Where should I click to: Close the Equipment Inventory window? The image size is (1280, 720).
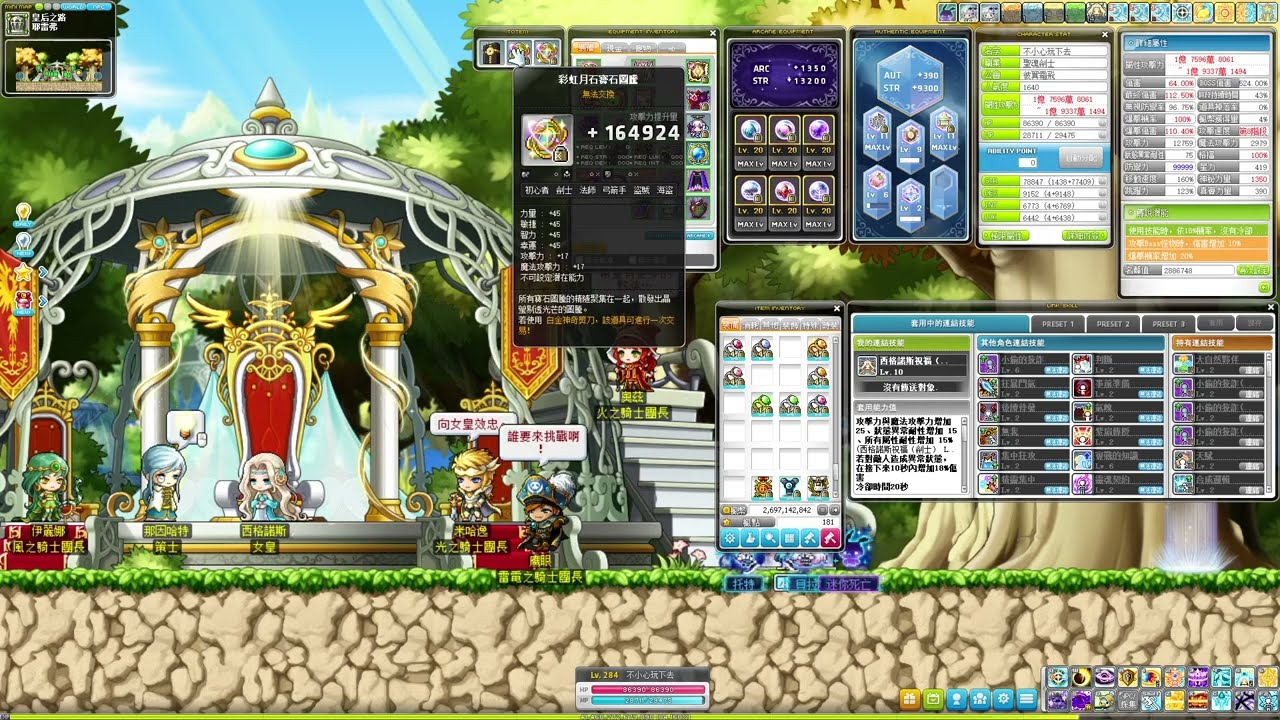point(713,33)
